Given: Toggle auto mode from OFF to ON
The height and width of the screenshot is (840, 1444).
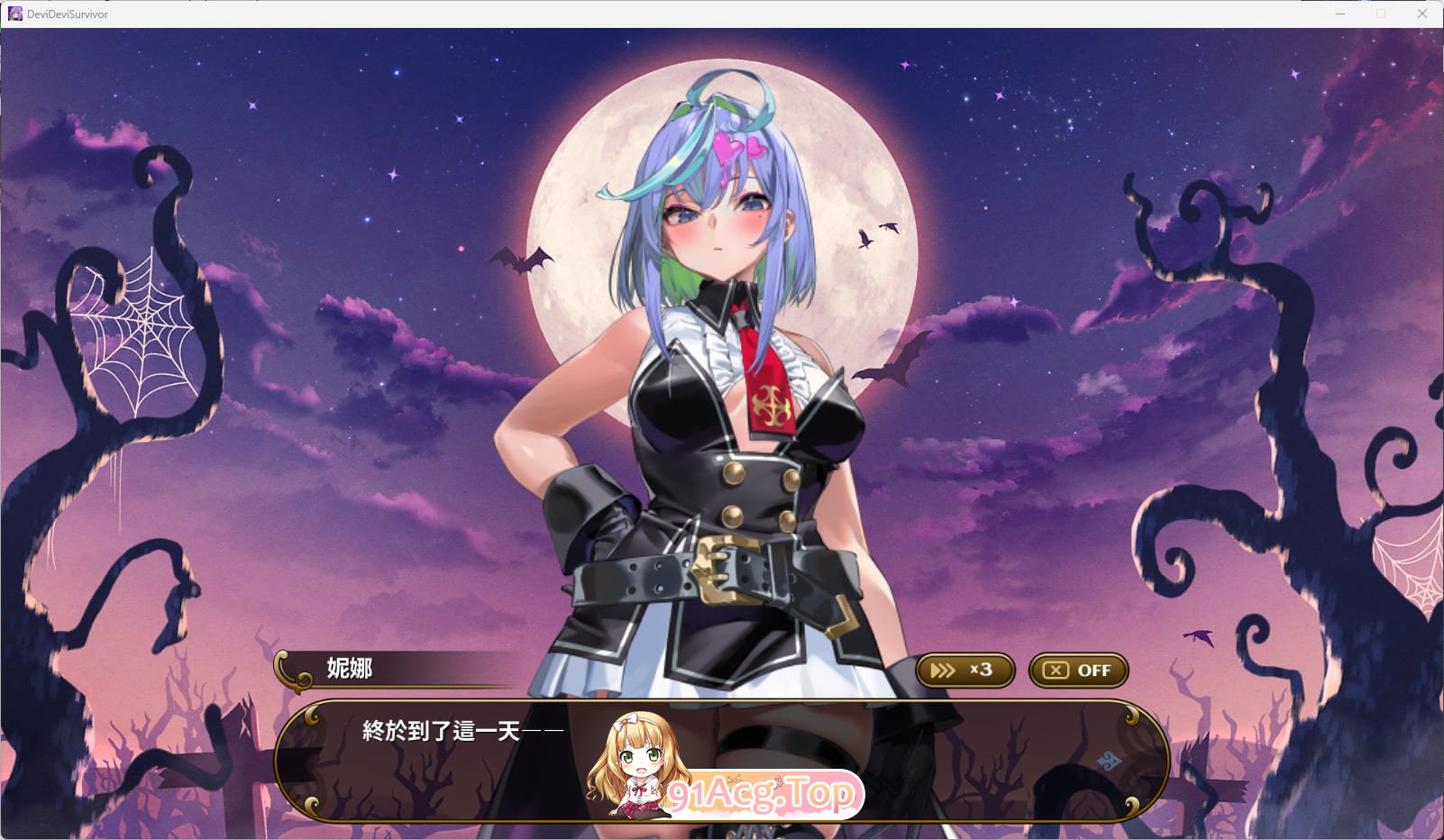Looking at the screenshot, I should point(1078,670).
